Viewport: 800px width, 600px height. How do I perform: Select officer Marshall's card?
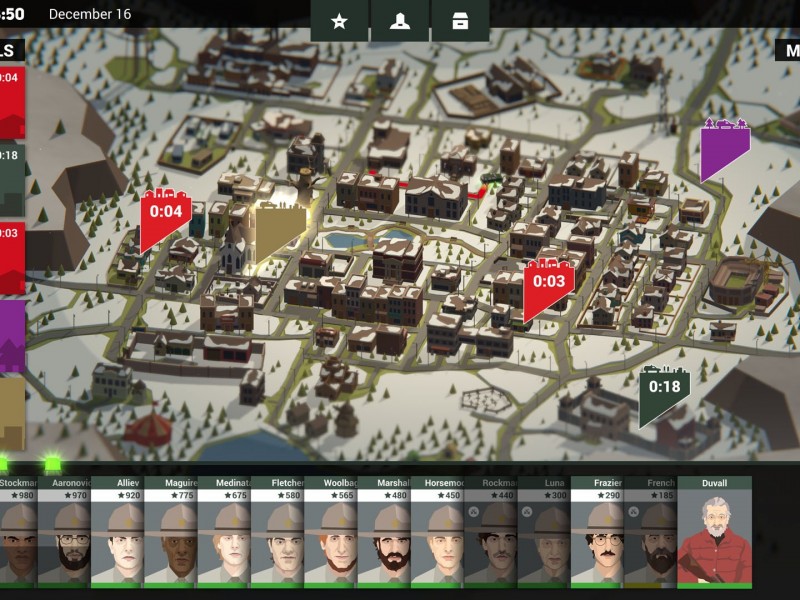[384, 530]
